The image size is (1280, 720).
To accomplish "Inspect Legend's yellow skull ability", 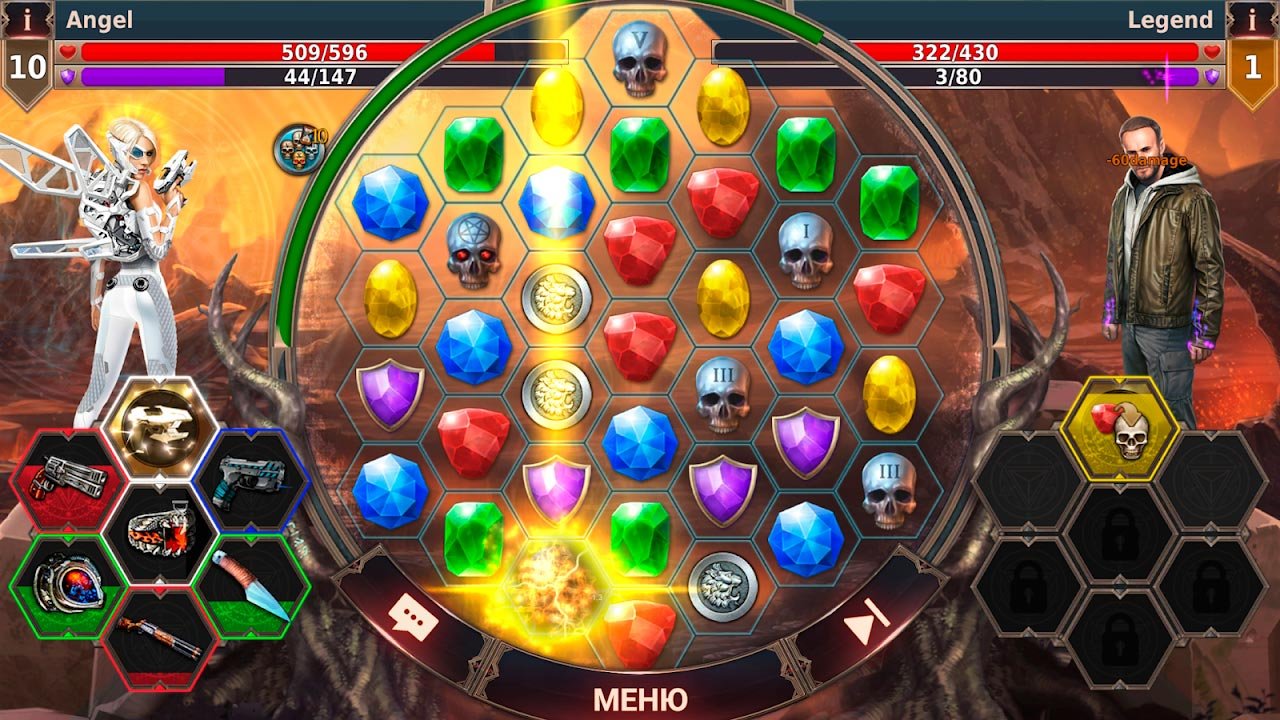I will pyautogui.click(x=1121, y=430).
